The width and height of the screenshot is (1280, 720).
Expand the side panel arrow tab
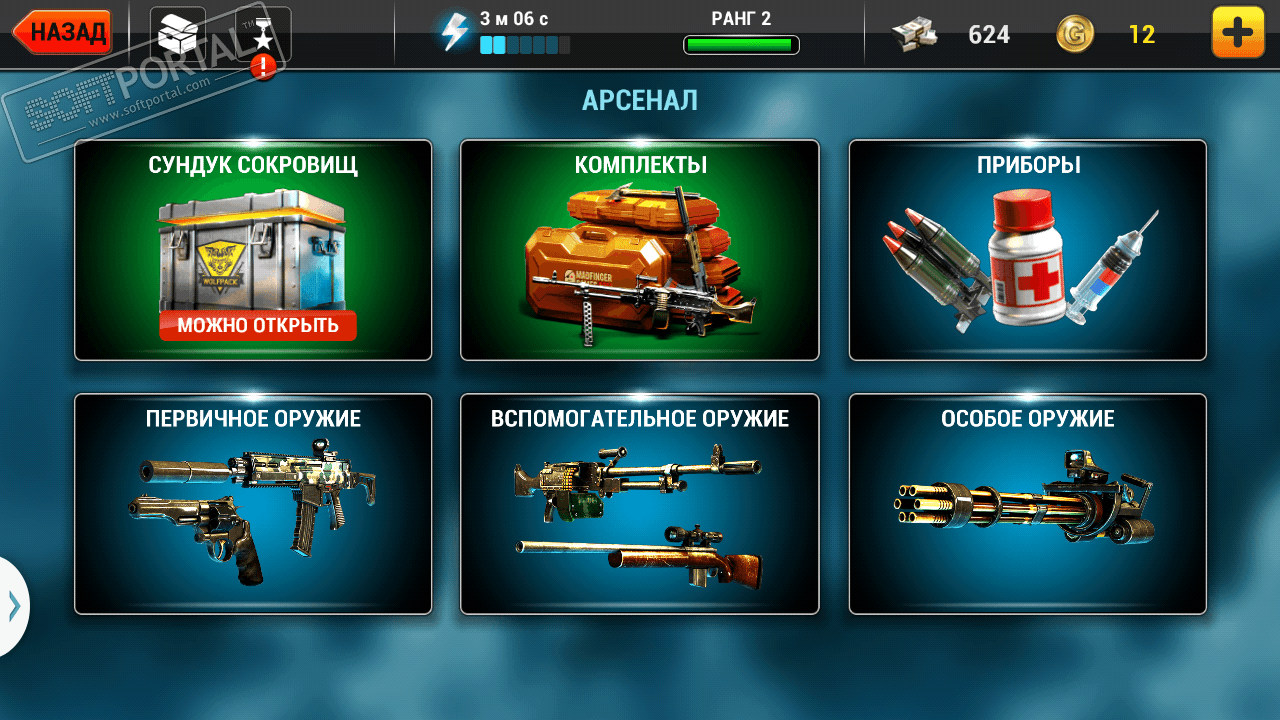(14, 605)
